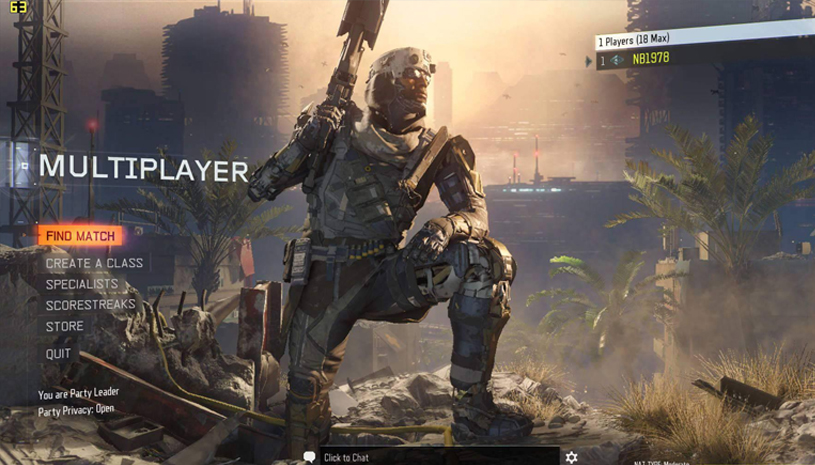Open settings with the gear icon

[571, 457]
